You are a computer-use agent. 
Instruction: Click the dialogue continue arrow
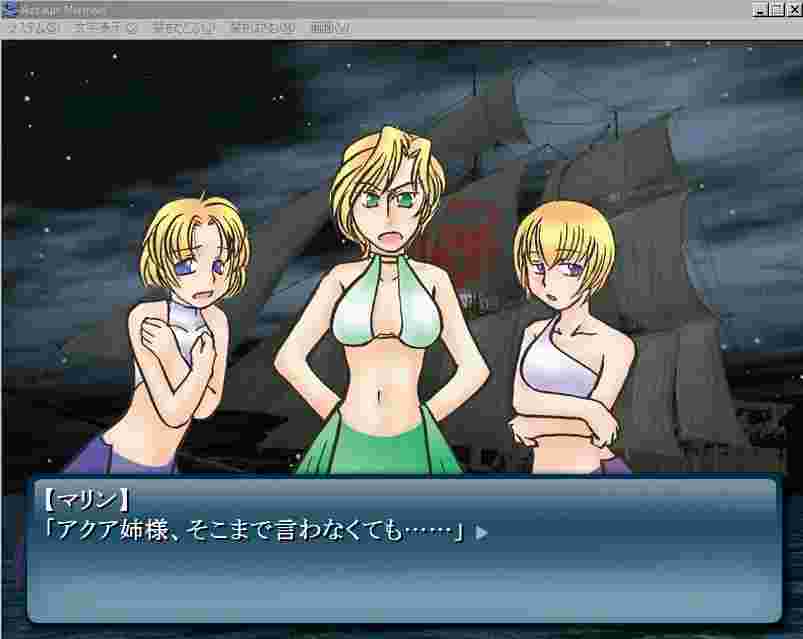click(481, 533)
